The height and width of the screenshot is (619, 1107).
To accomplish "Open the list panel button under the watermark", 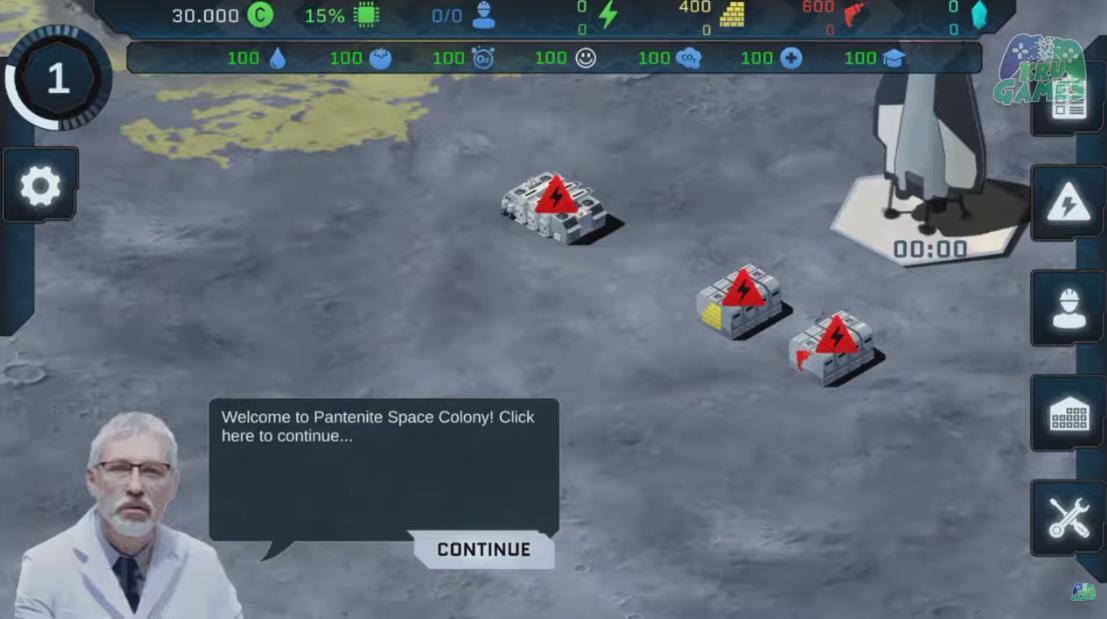I will (1068, 104).
